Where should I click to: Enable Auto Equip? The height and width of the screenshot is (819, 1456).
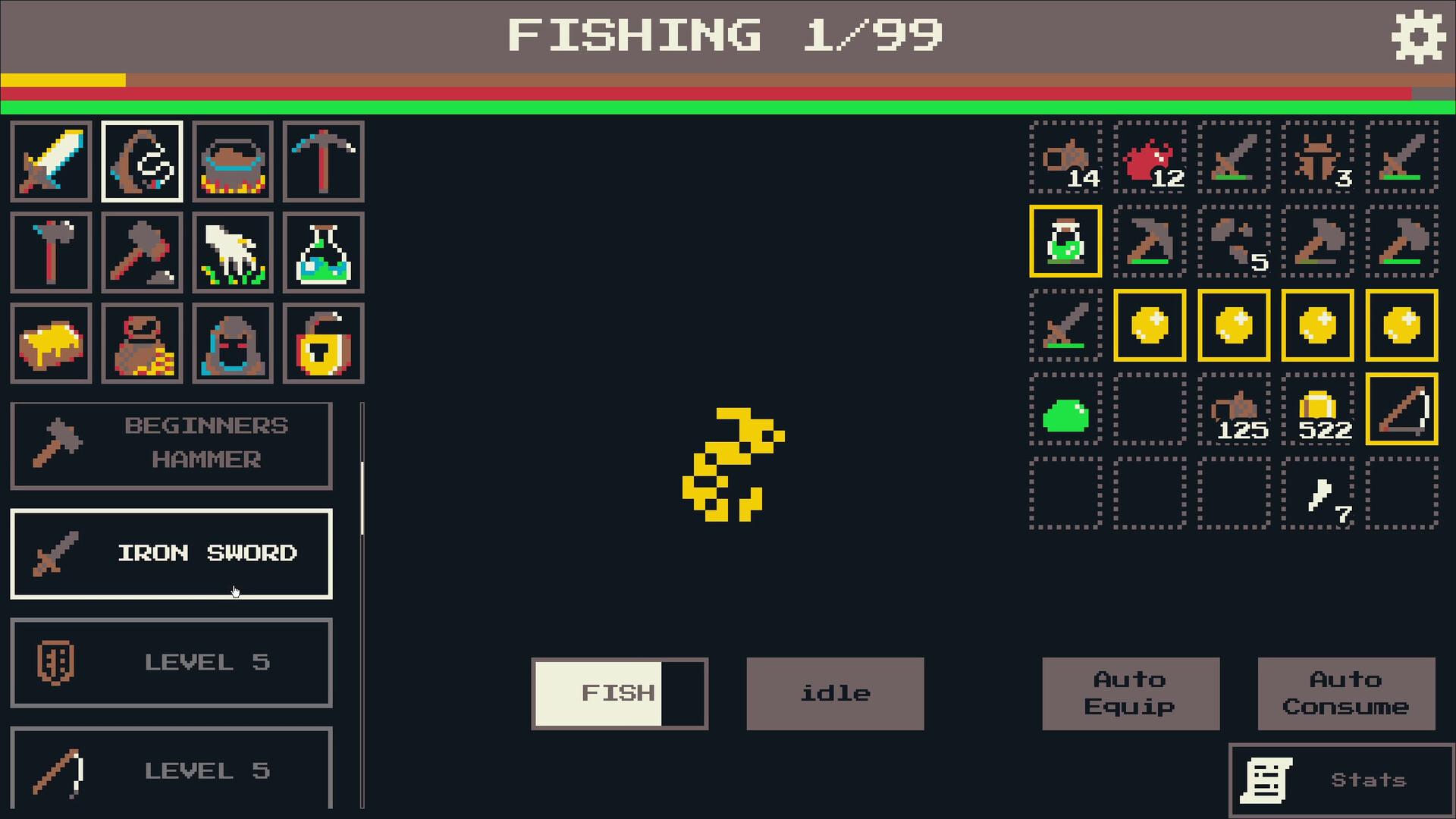(x=1131, y=692)
